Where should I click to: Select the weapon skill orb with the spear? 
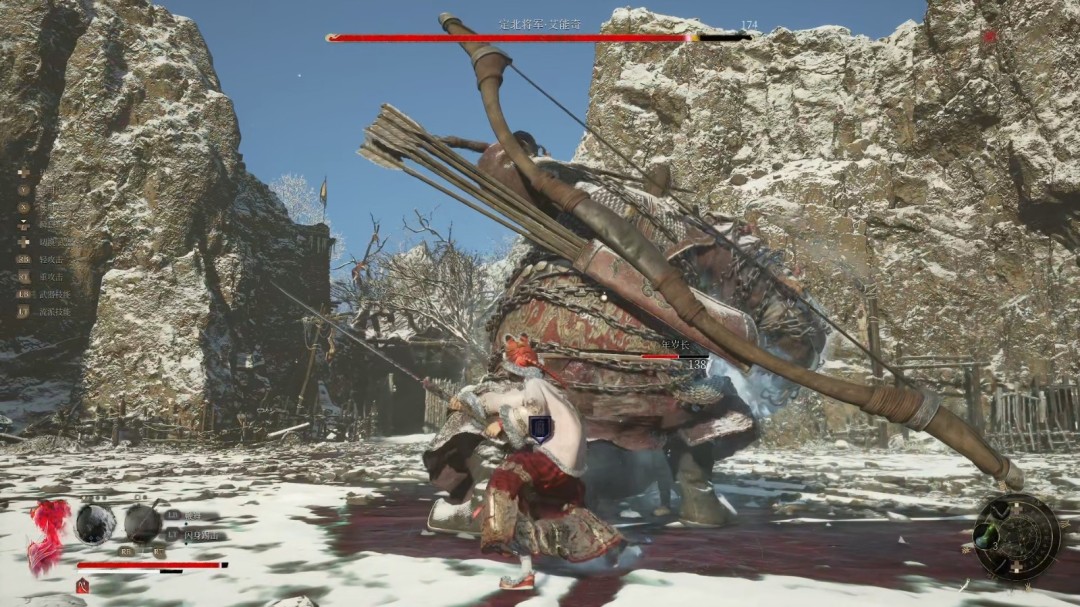tap(143, 523)
